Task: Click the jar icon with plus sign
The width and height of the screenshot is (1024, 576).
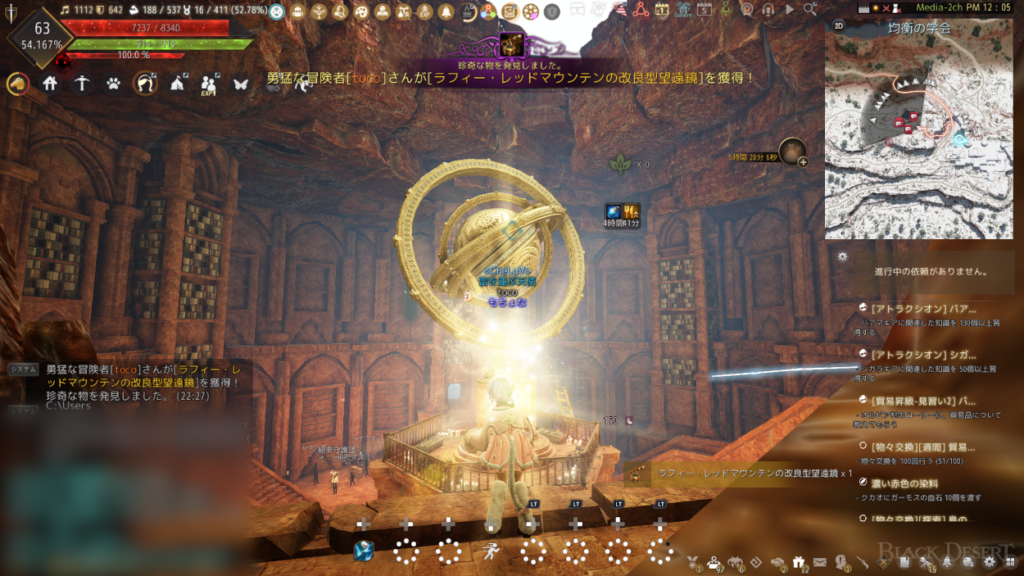Action: tap(793, 151)
